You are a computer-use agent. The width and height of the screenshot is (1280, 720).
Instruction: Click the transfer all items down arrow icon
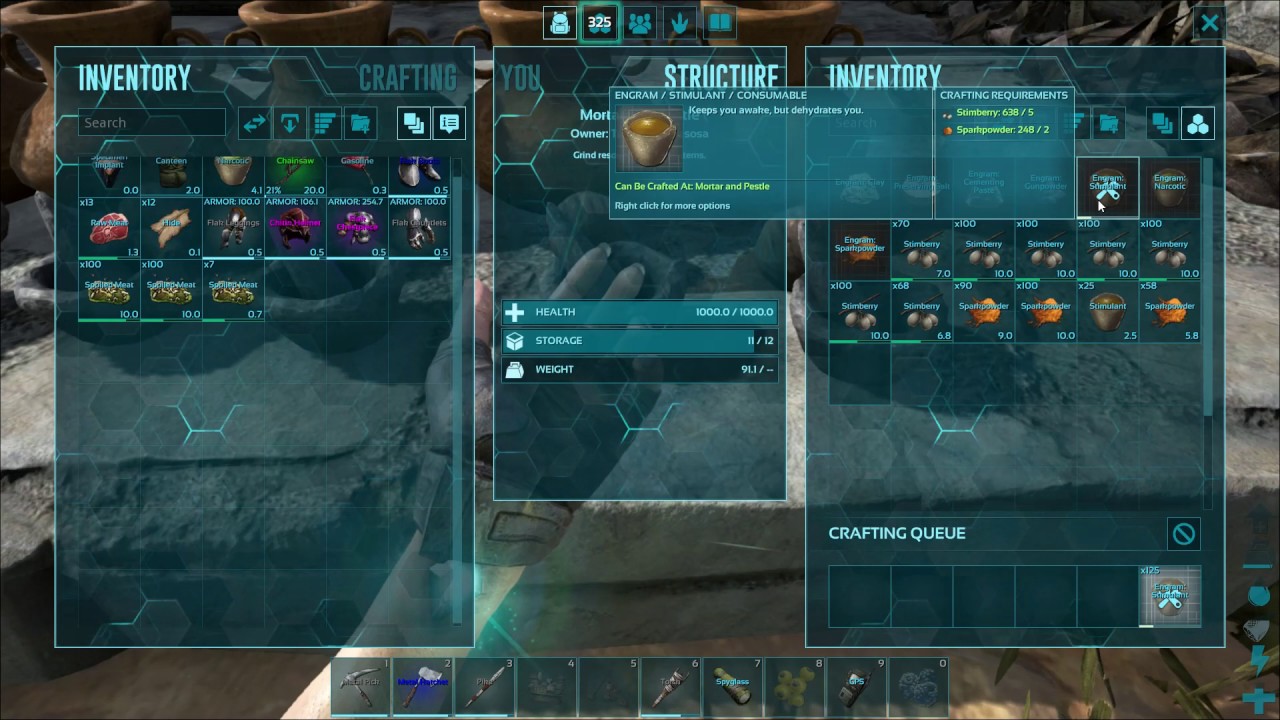pos(289,122)
